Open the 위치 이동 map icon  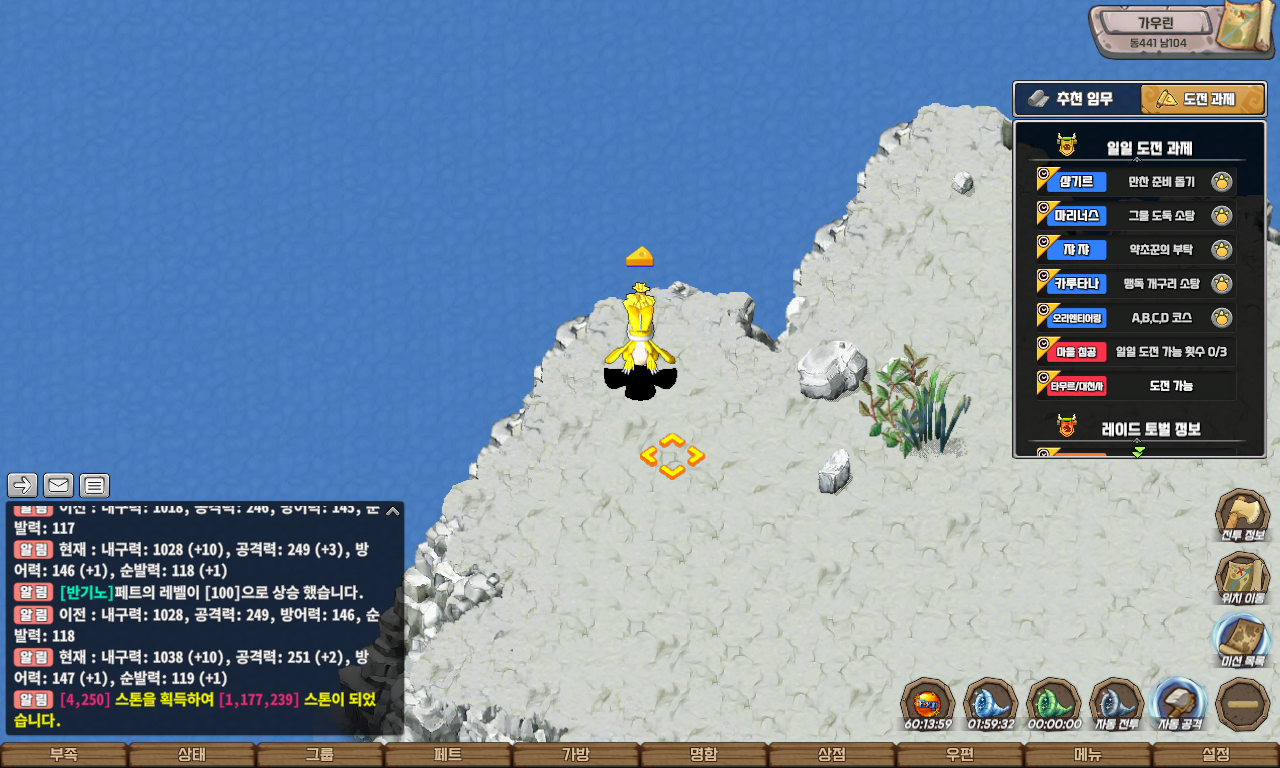[1242, 578]
